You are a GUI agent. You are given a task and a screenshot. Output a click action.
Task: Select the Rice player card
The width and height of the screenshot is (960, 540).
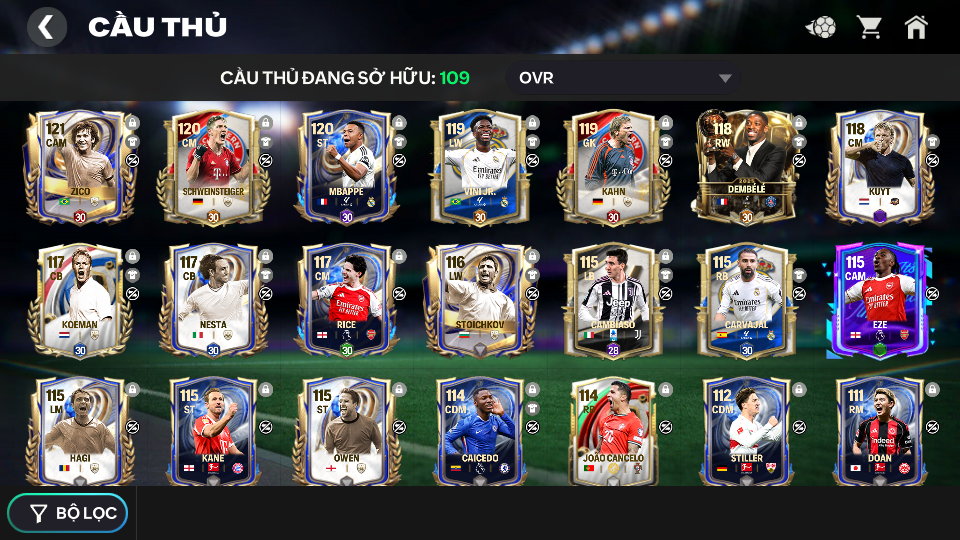[x=346, y=300]
